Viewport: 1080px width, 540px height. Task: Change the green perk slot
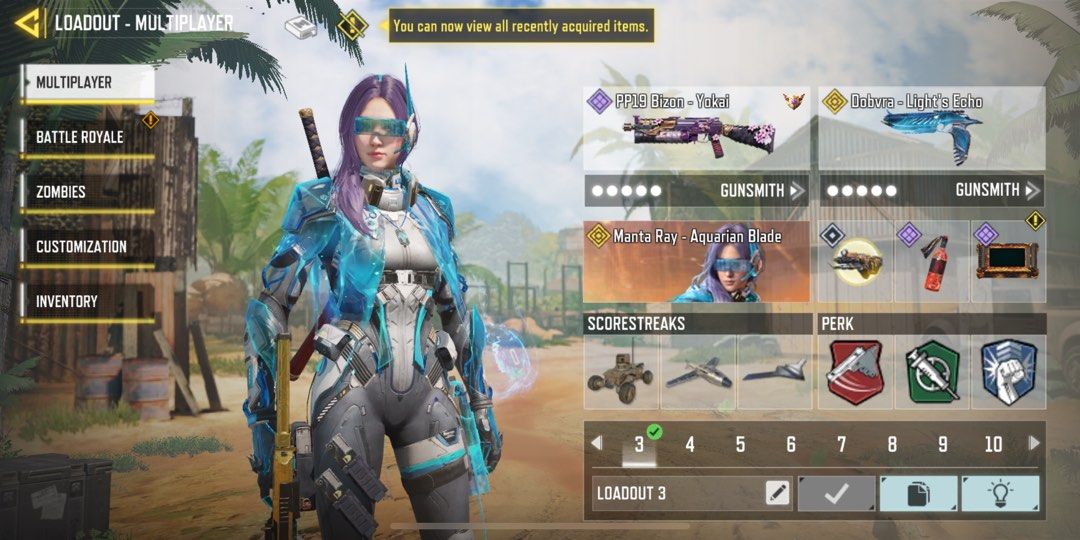coord(932,373)
